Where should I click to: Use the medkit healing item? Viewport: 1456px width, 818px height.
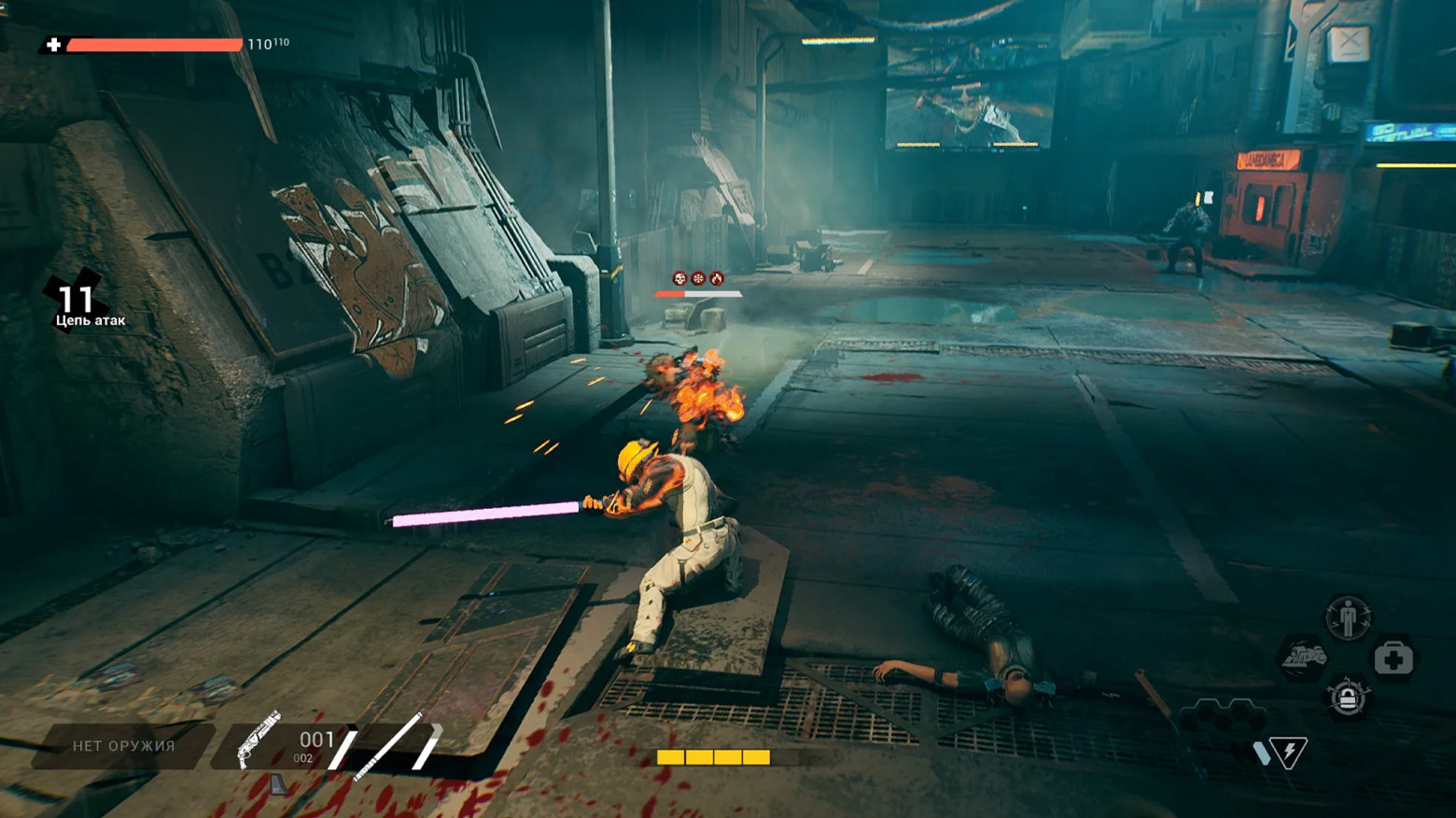coord(1393,659)
